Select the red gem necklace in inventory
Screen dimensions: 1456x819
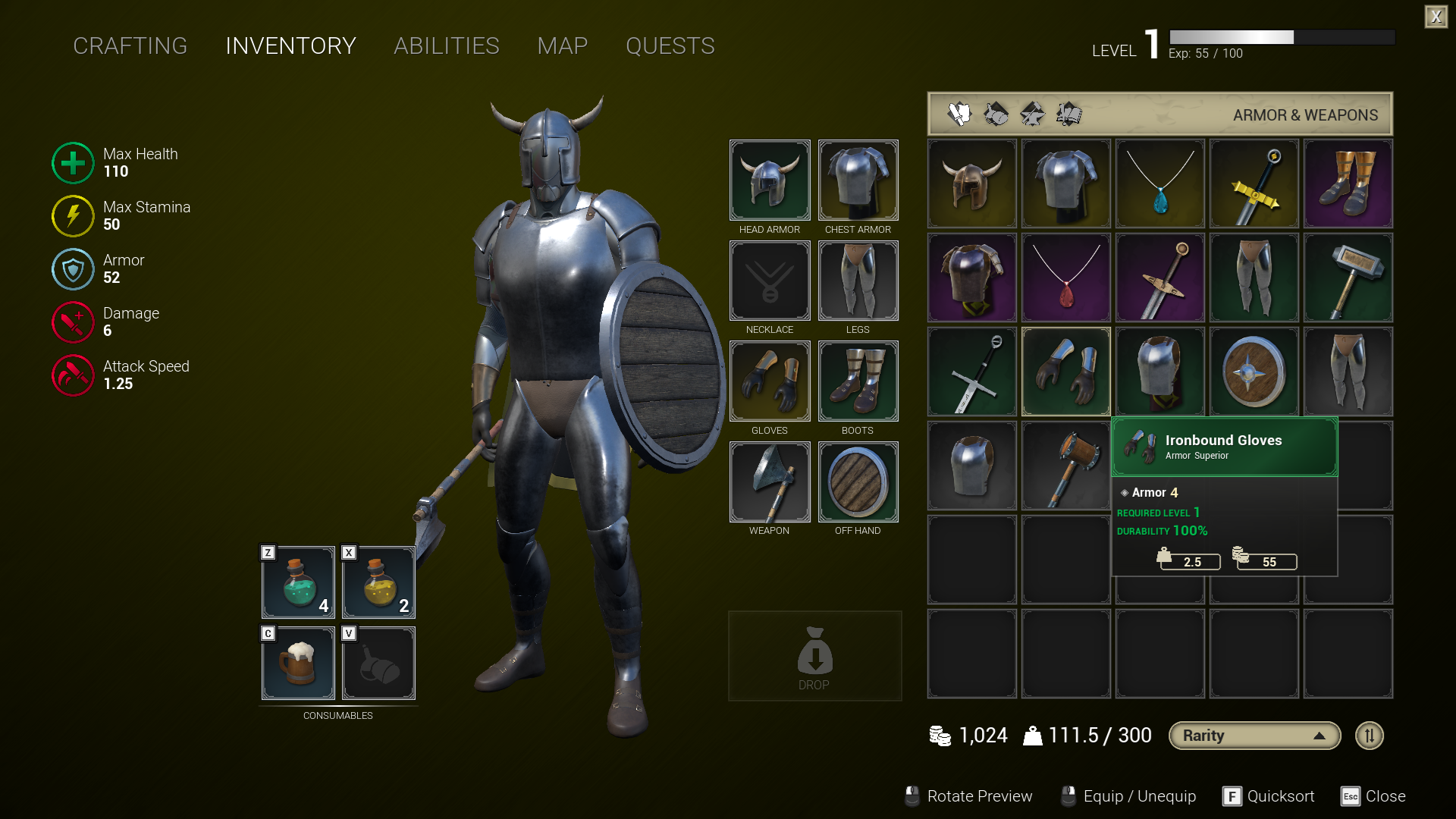(x=1065, y=278)
